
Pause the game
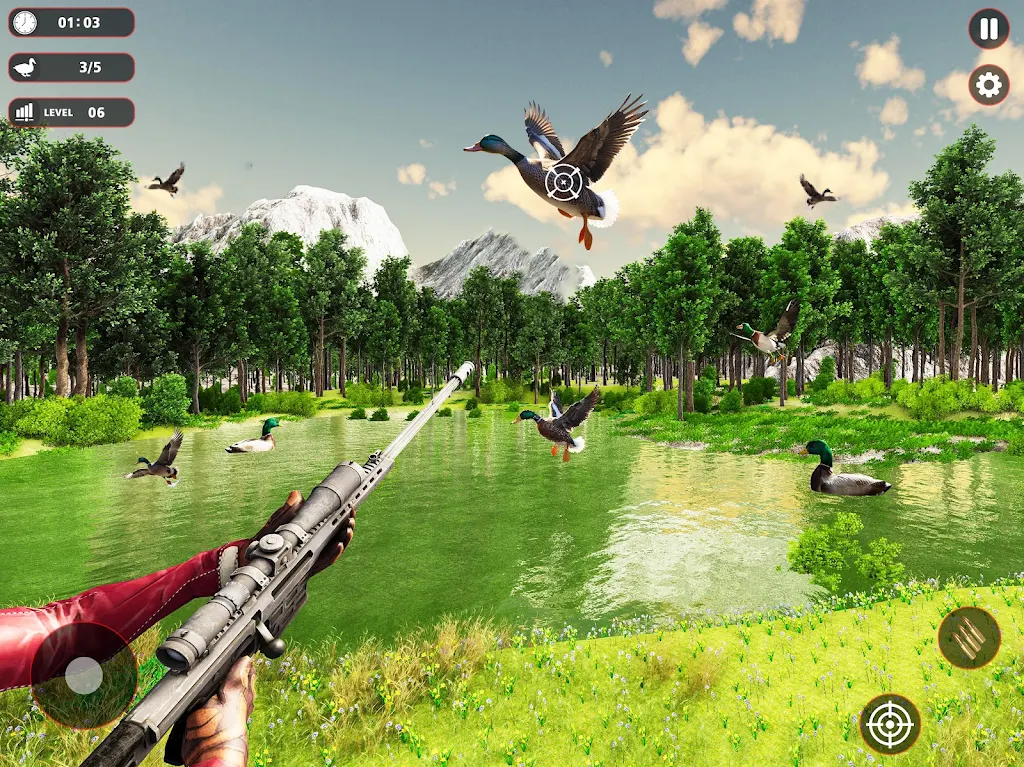[988, 29]
